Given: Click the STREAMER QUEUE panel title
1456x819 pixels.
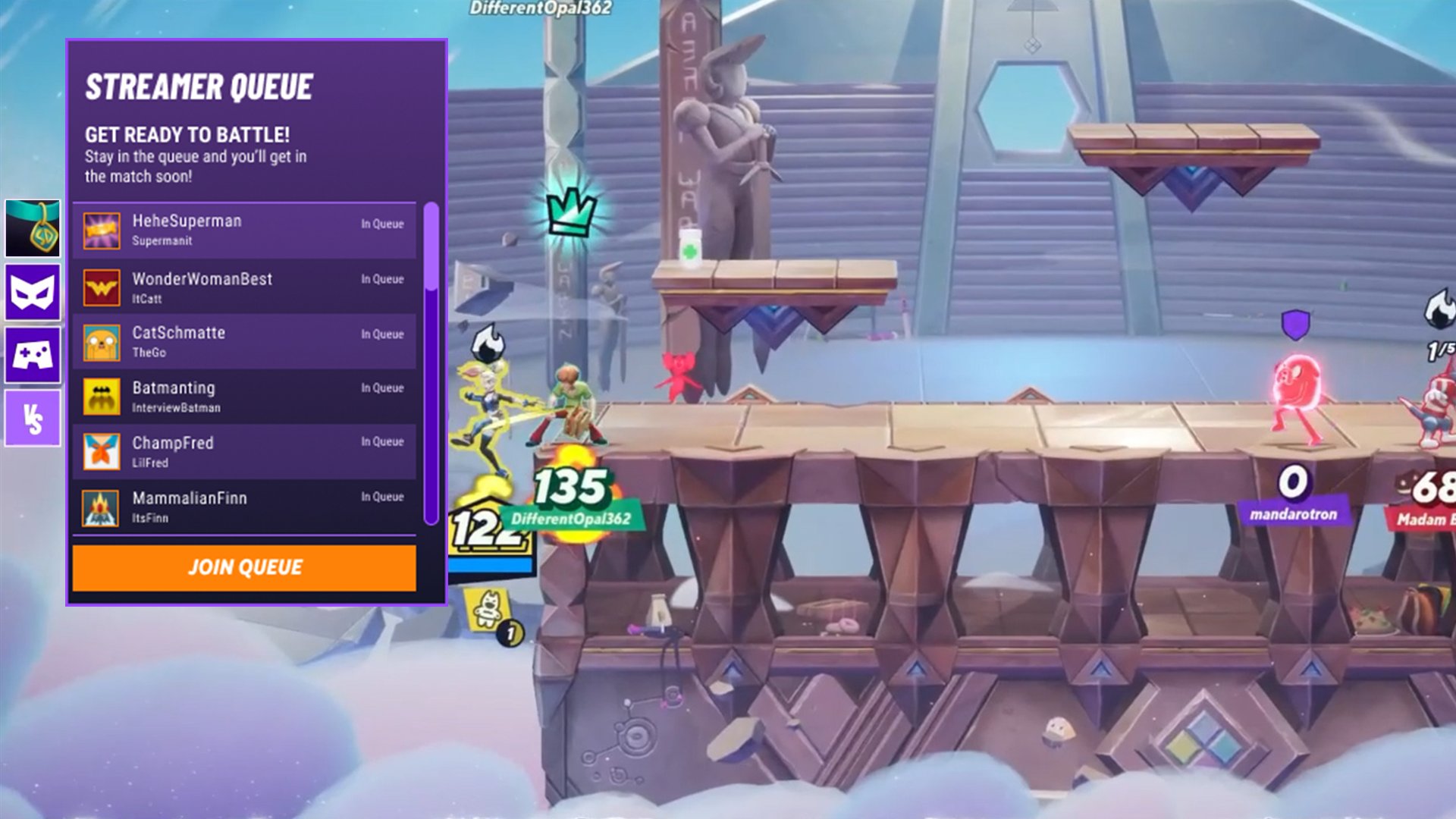Looking at the screenshot, I should coord(199,86).
